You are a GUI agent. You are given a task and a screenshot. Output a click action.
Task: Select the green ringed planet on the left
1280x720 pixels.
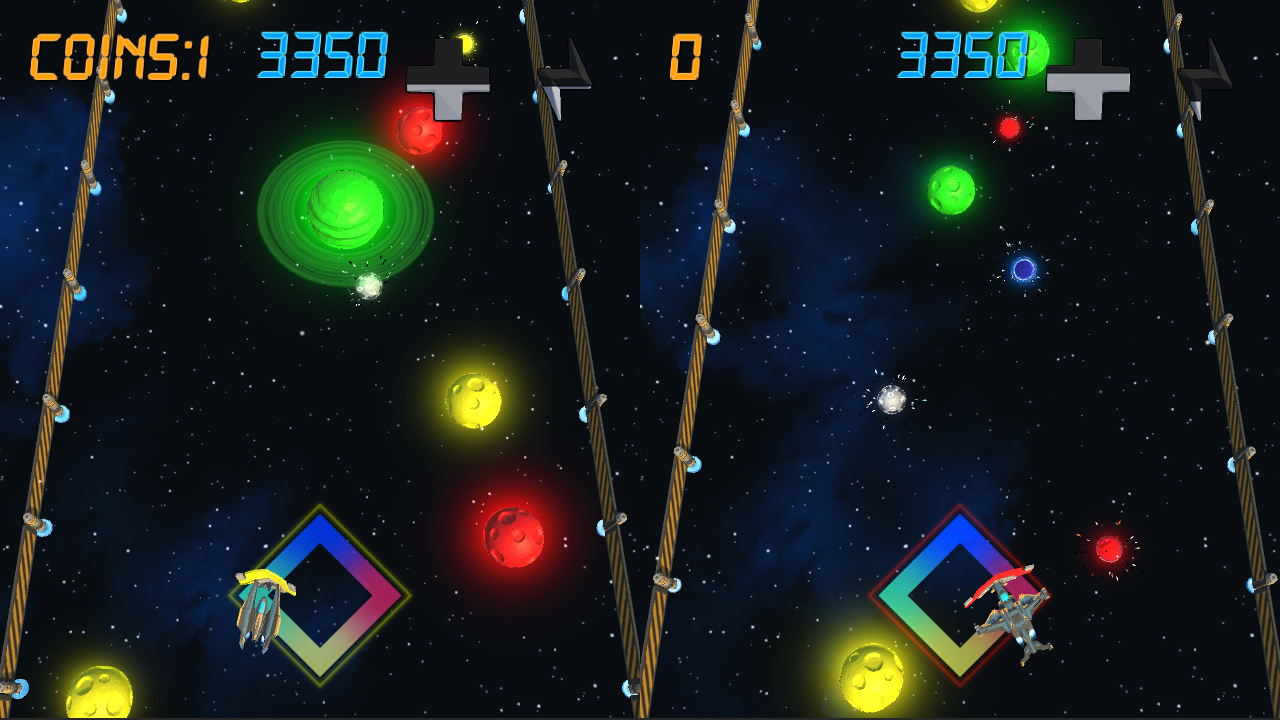(x=344, y=212)
